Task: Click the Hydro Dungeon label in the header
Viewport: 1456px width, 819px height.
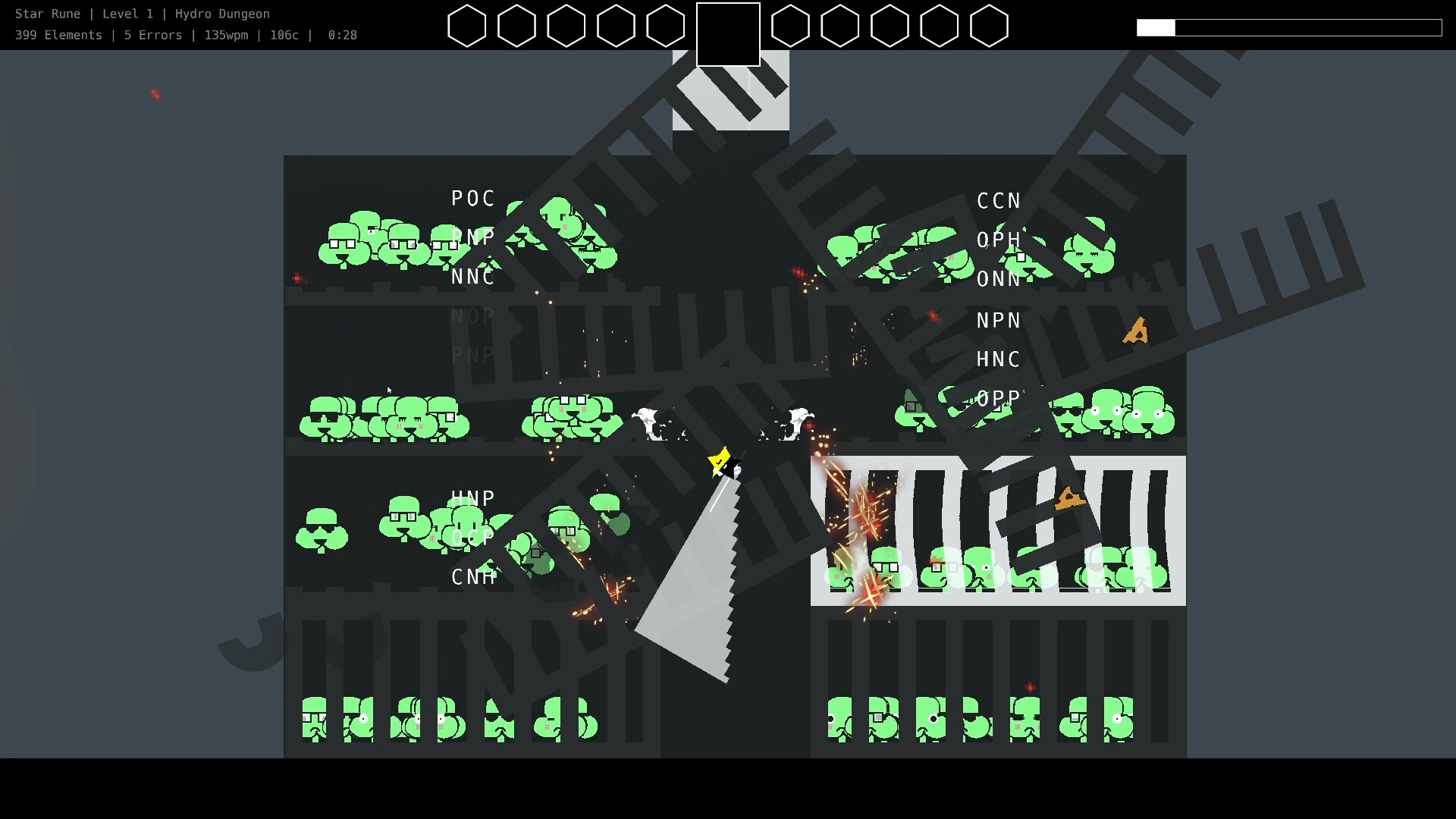Action: coord(222,13)
